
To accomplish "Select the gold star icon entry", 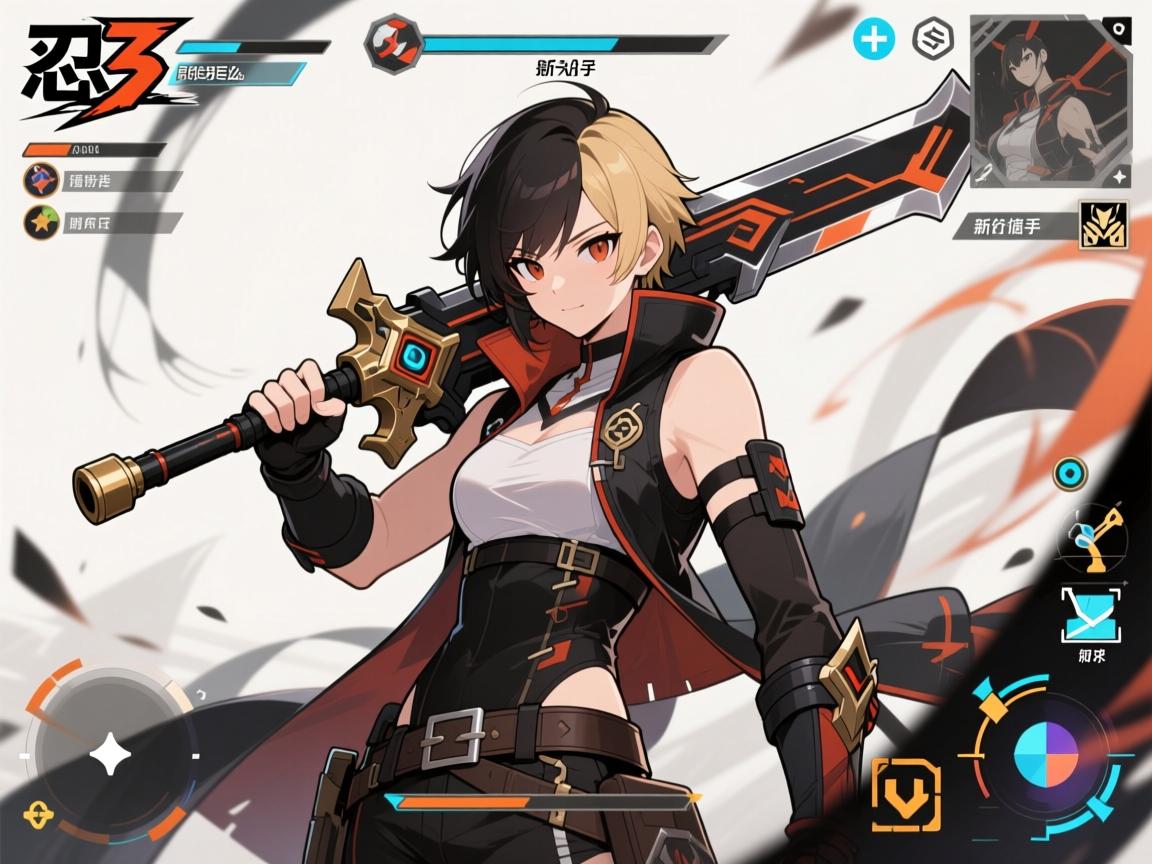I will [x=41, y=222].
